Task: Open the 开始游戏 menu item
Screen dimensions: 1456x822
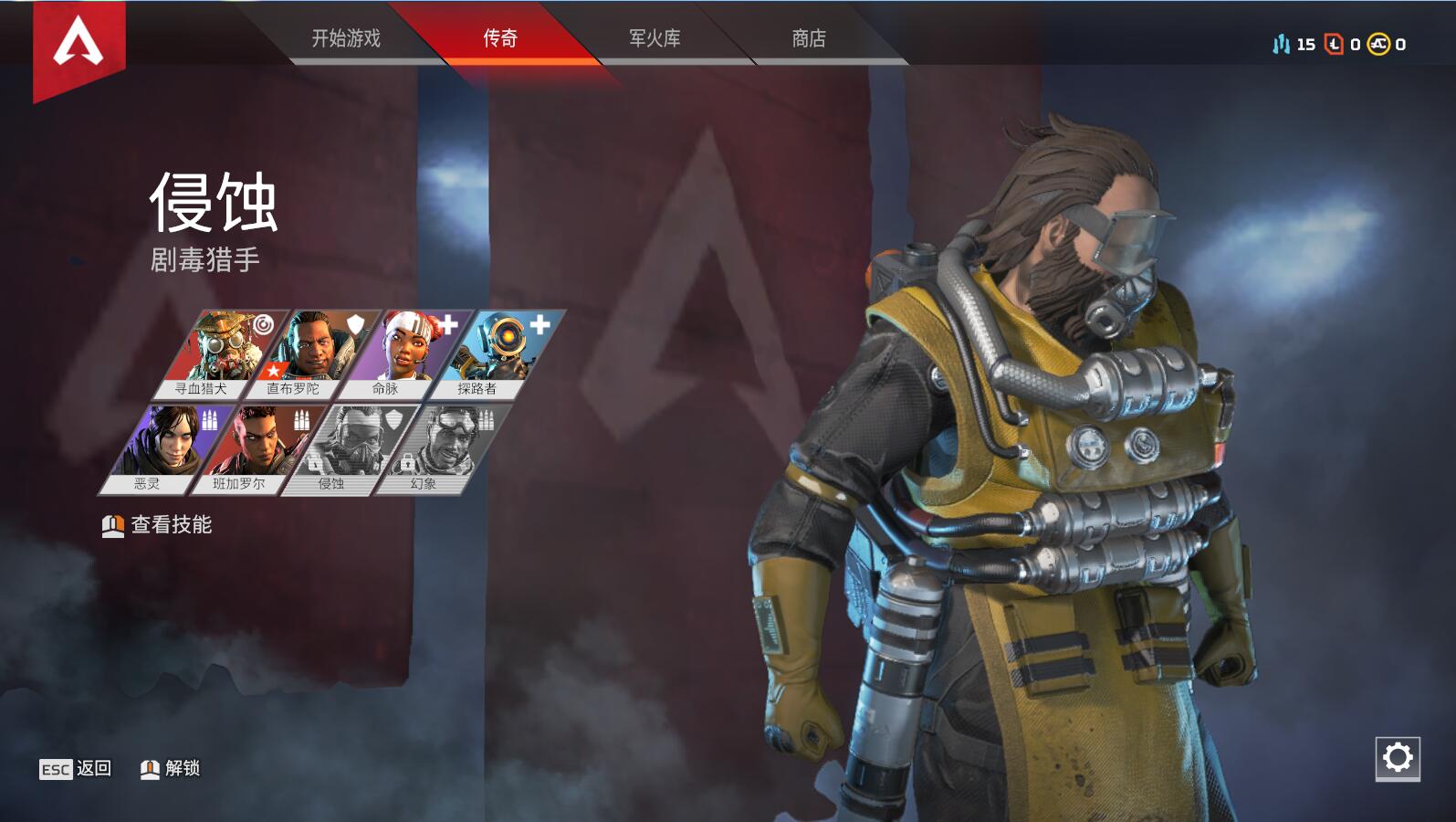Action: point(347,39)
